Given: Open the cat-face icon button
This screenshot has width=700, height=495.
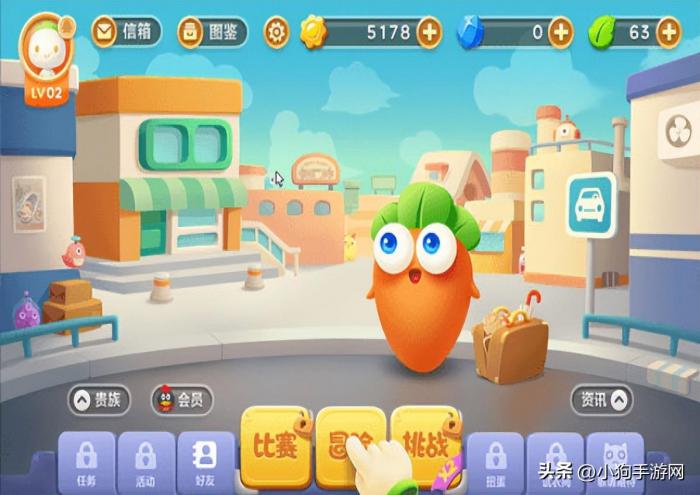Looking at the screenshot, I should click(x=614, y=460).
